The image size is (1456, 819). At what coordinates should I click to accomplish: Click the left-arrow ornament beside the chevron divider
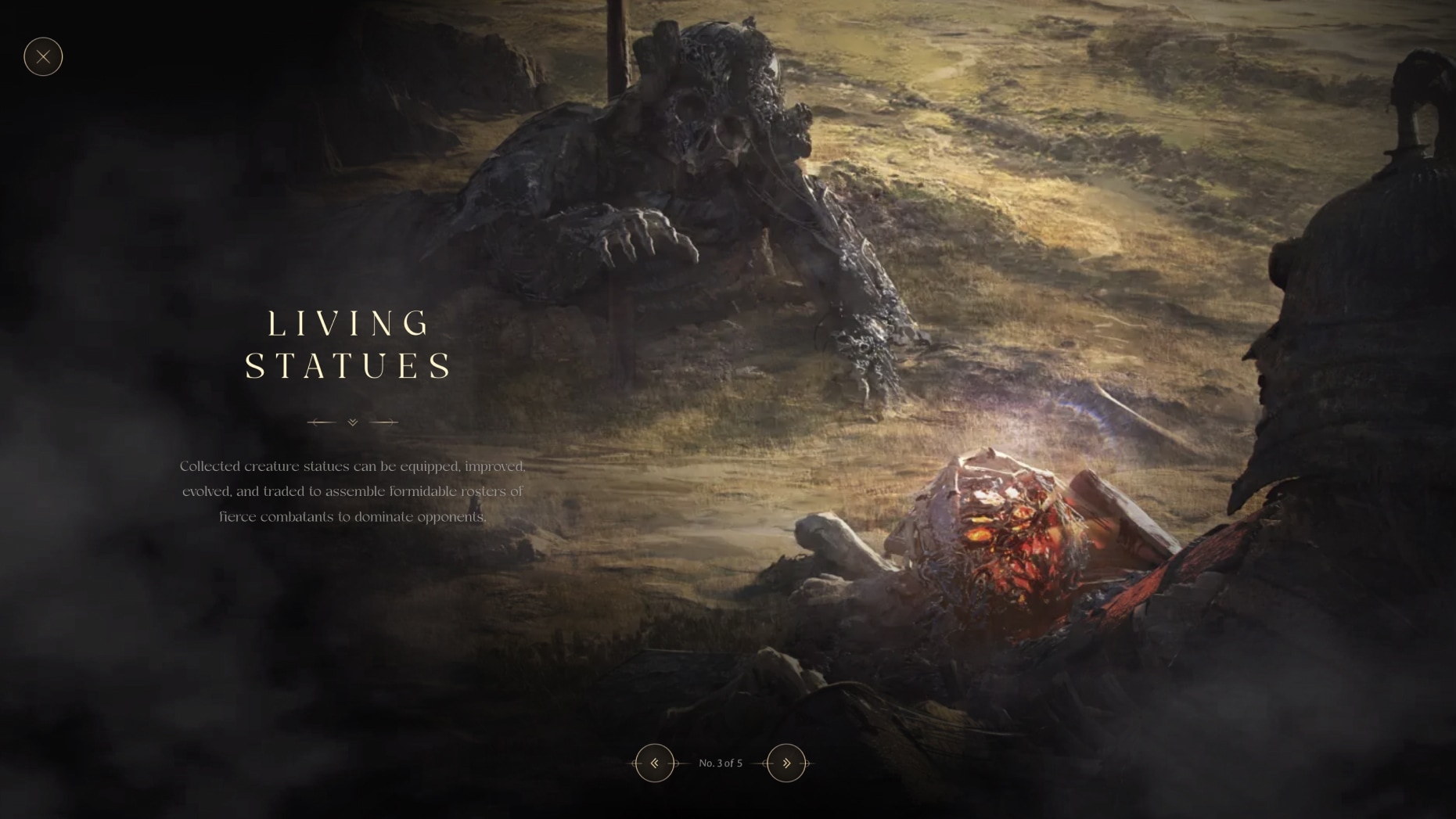click(320, 422)
